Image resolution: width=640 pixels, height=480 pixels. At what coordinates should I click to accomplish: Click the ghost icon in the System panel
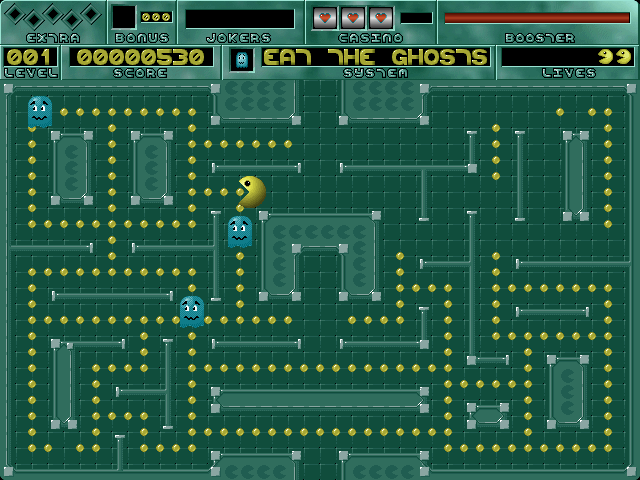click(241, 59)
